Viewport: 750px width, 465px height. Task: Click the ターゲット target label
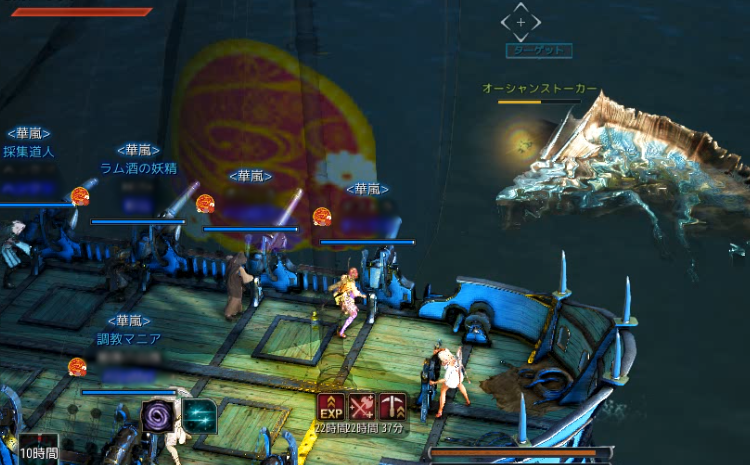(x=538, y=50)
